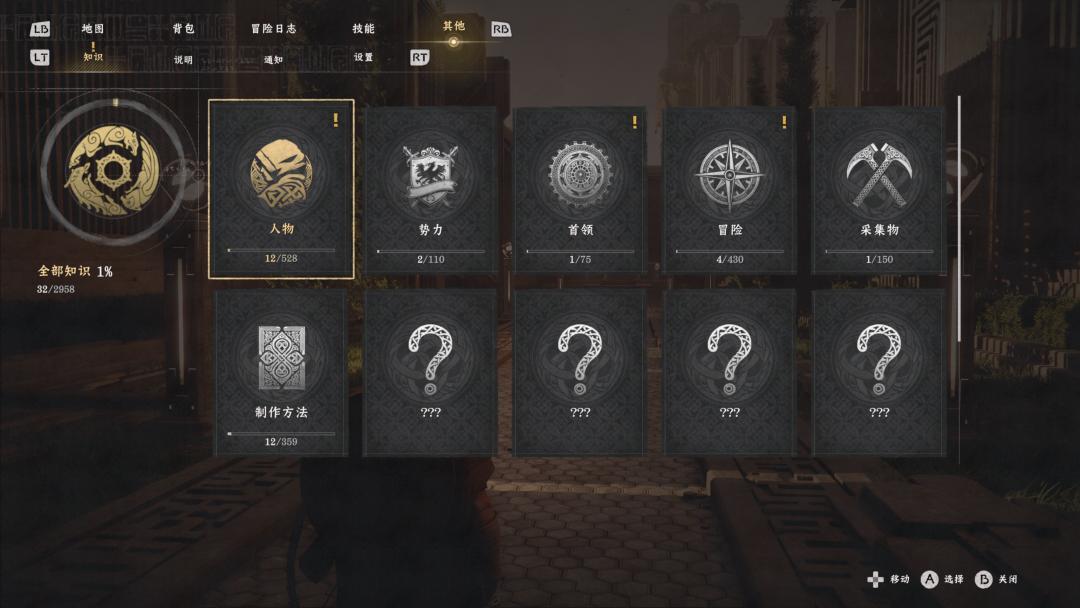
Task: Show the 通知 (Notifications) sub-tab
Action: (273, 59)
